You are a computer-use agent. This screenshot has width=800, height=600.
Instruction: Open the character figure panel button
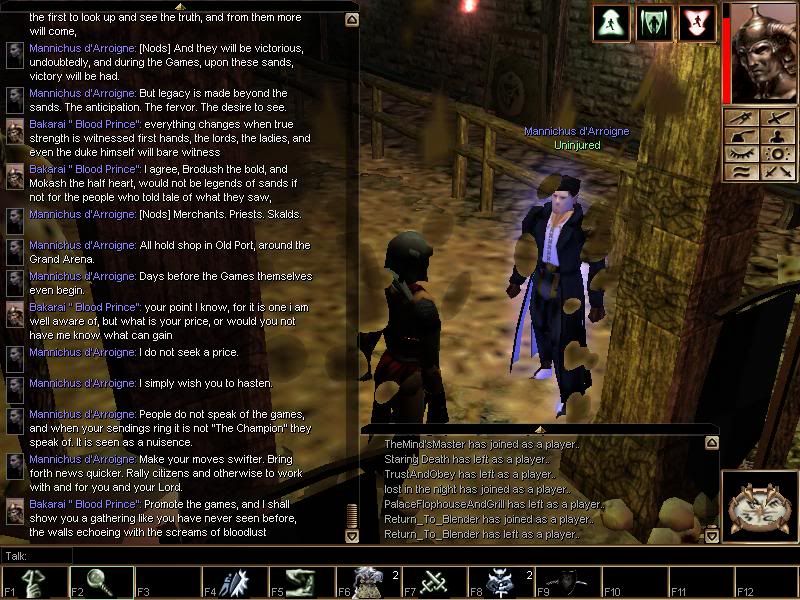776,136
